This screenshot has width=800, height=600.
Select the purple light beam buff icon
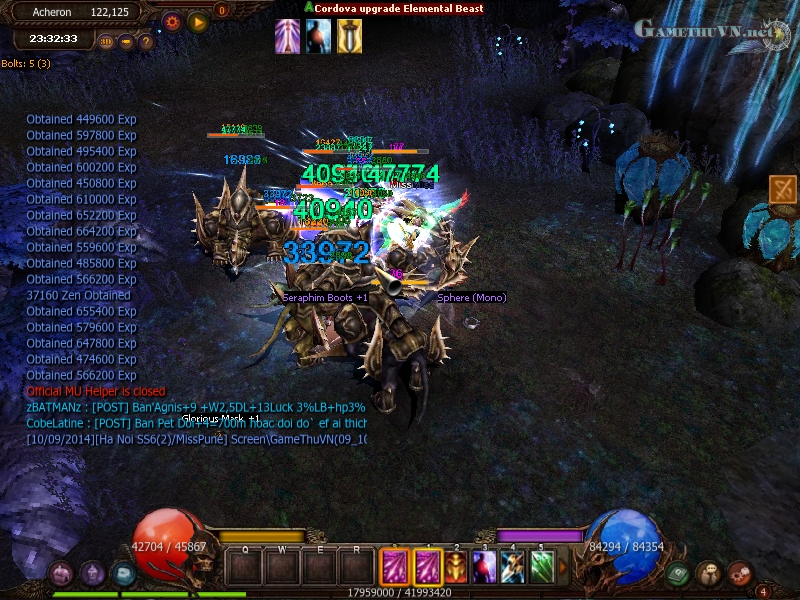click(288, 36)
